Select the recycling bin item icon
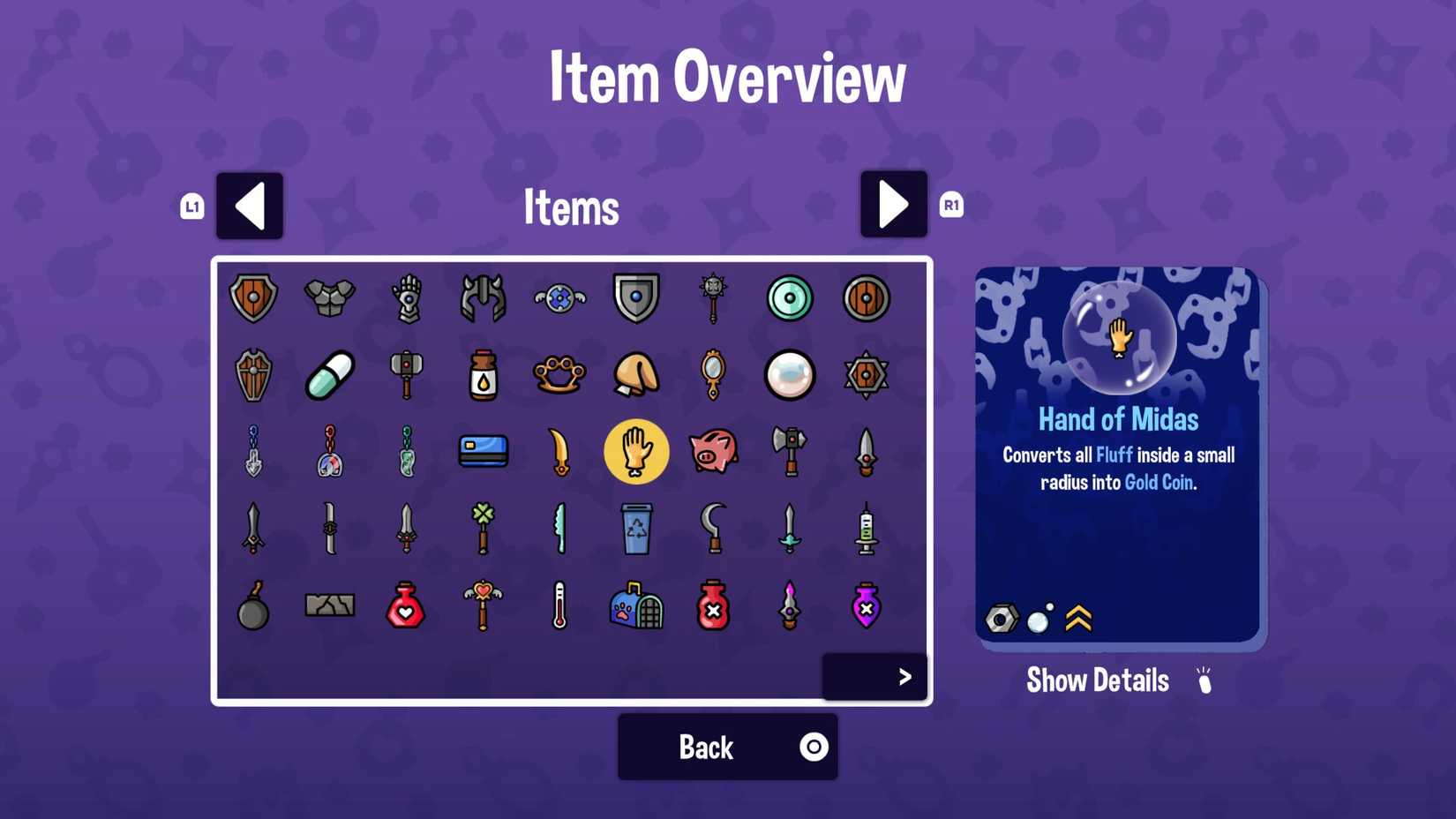 (x=637, y=529)
